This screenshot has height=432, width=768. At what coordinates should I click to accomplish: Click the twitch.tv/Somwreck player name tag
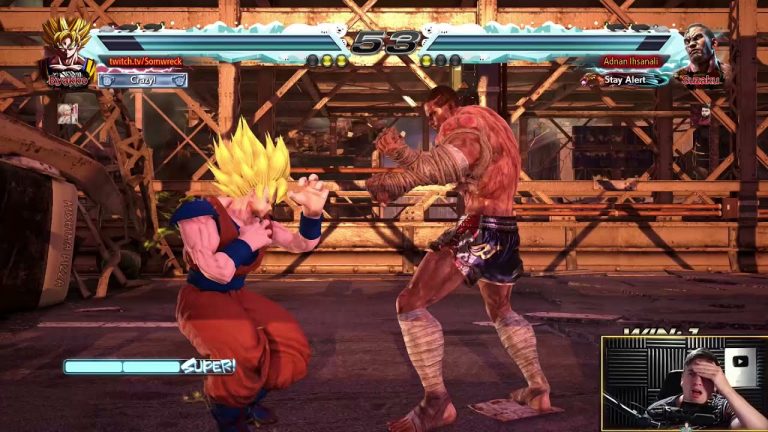(x=146, y=62)
